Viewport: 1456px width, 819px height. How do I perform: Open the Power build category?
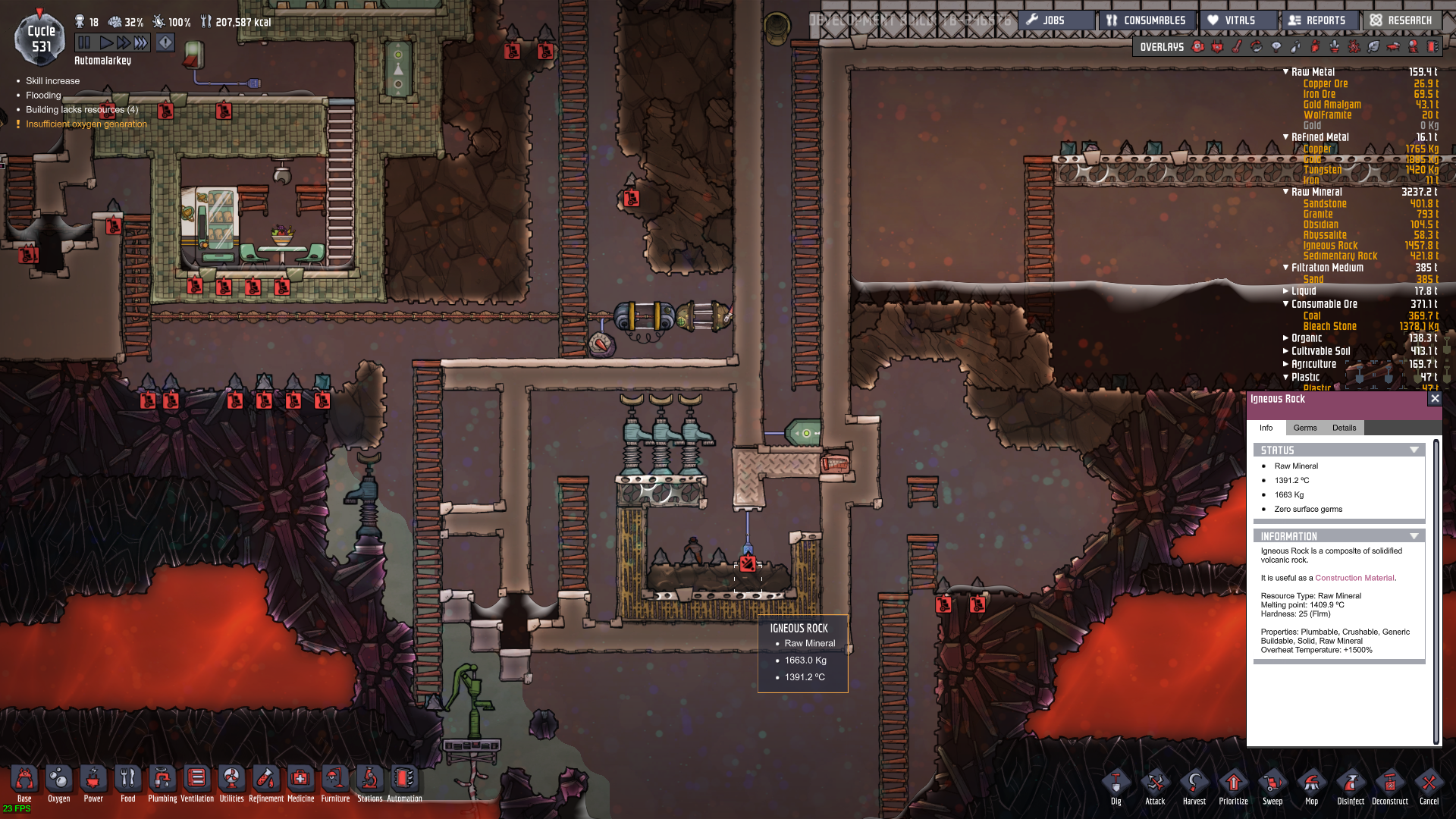93,782
